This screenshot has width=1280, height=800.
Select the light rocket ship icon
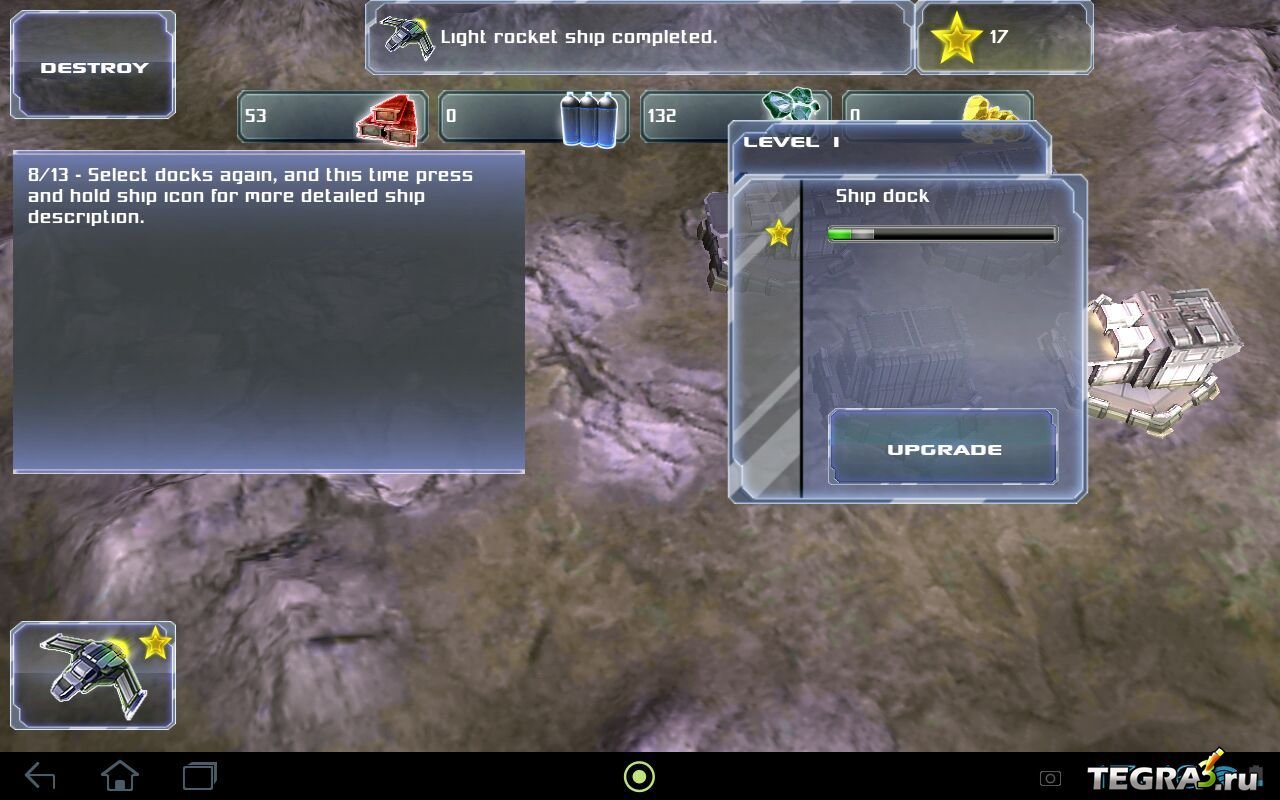coord(93,675)
